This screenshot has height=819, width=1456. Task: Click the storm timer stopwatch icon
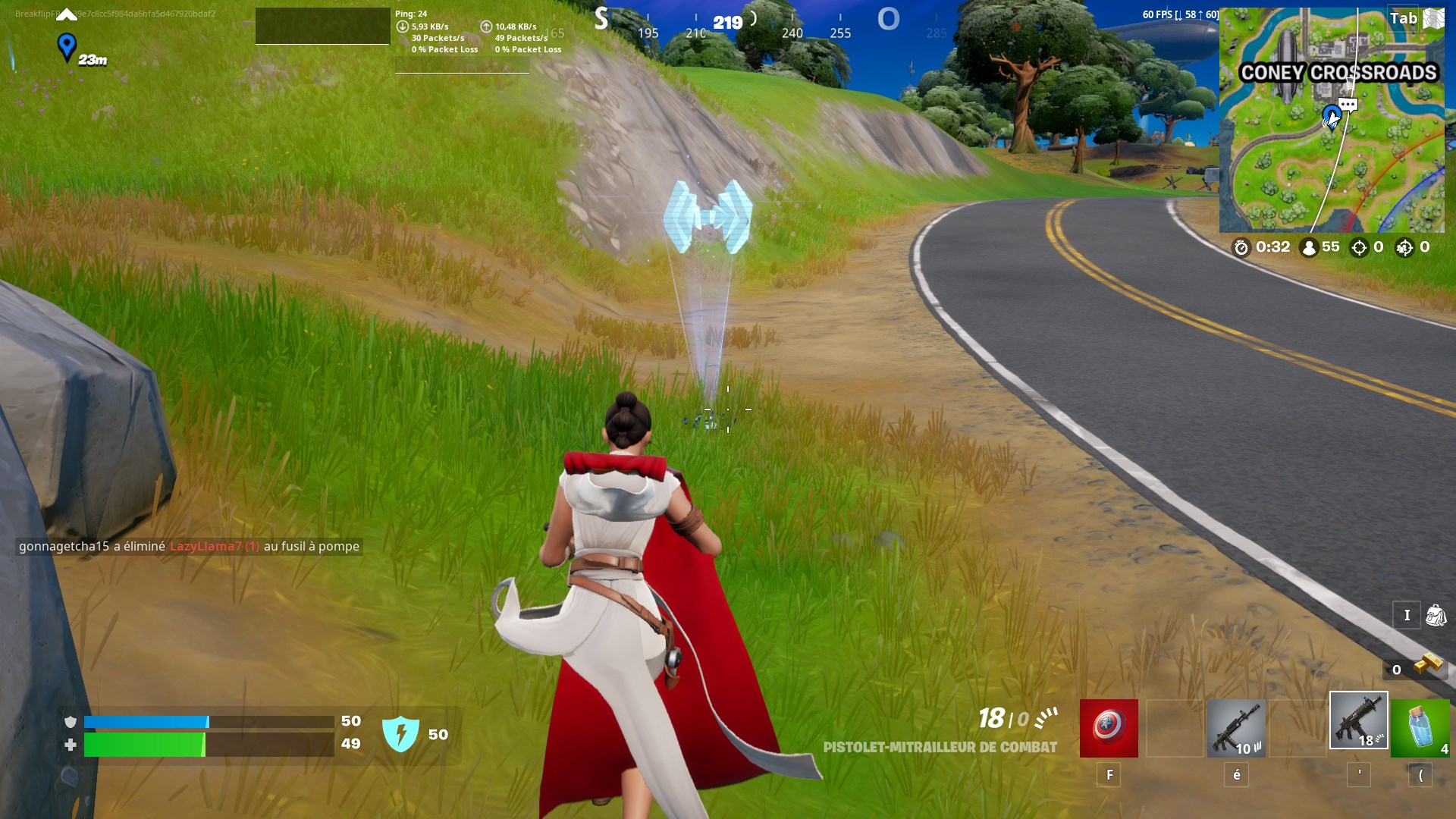[x=1241, y=247]
